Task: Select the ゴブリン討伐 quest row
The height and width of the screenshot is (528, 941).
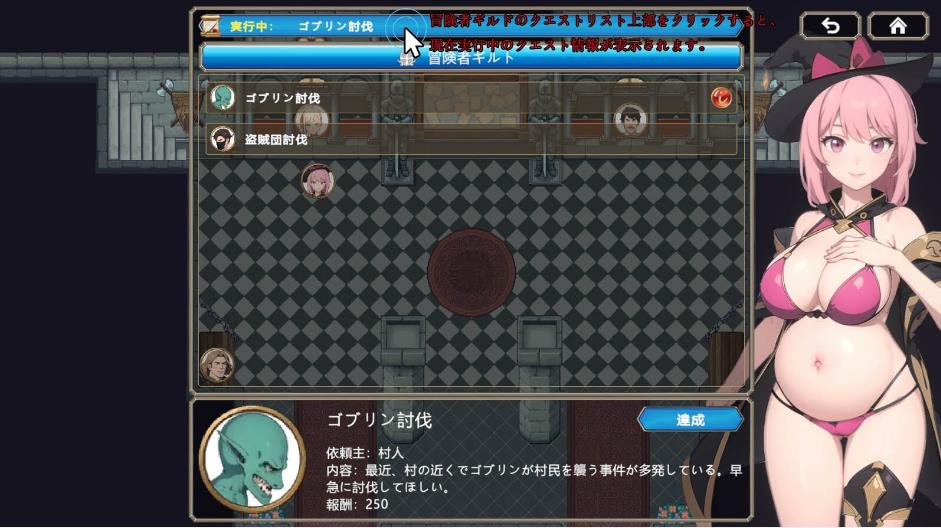Action: coord(470,98)
